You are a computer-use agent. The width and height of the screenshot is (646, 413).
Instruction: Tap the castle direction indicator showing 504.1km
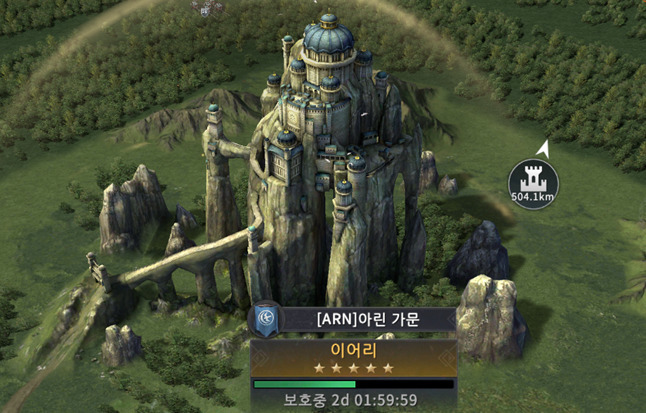pos(533,183)
